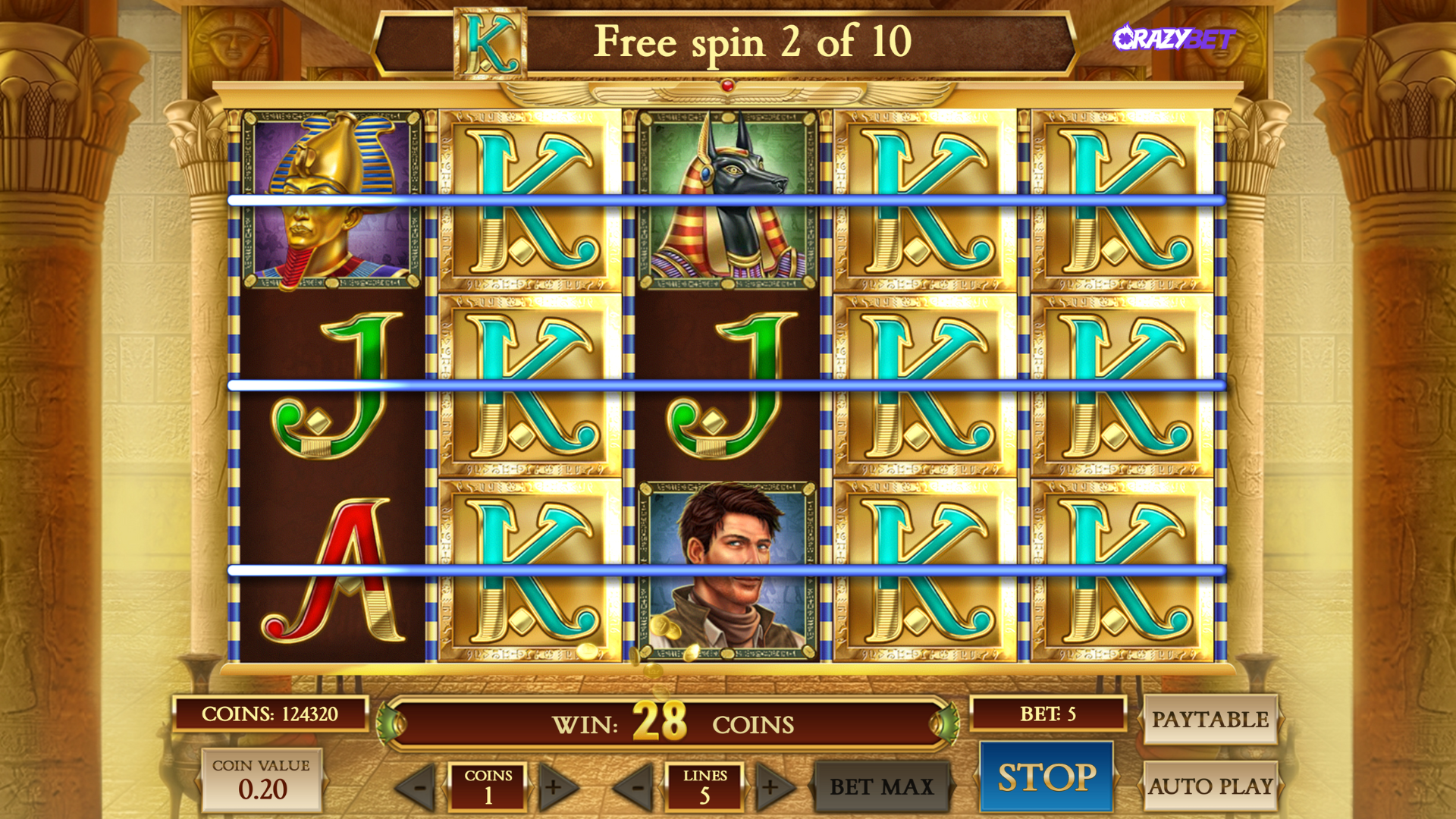
Task: Select the BET MAX button
Action: coord(881,787)
